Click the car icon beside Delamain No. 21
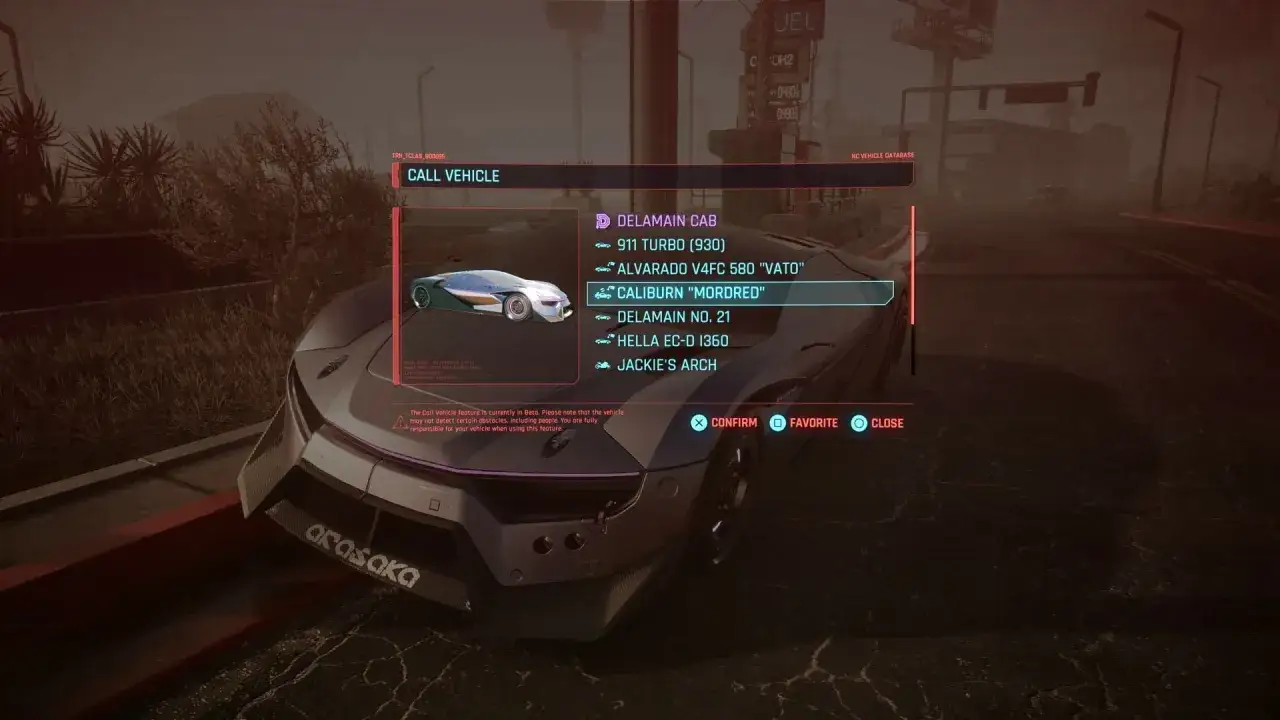This screenshot has width=1280, height=720. (x=601, y=316)
